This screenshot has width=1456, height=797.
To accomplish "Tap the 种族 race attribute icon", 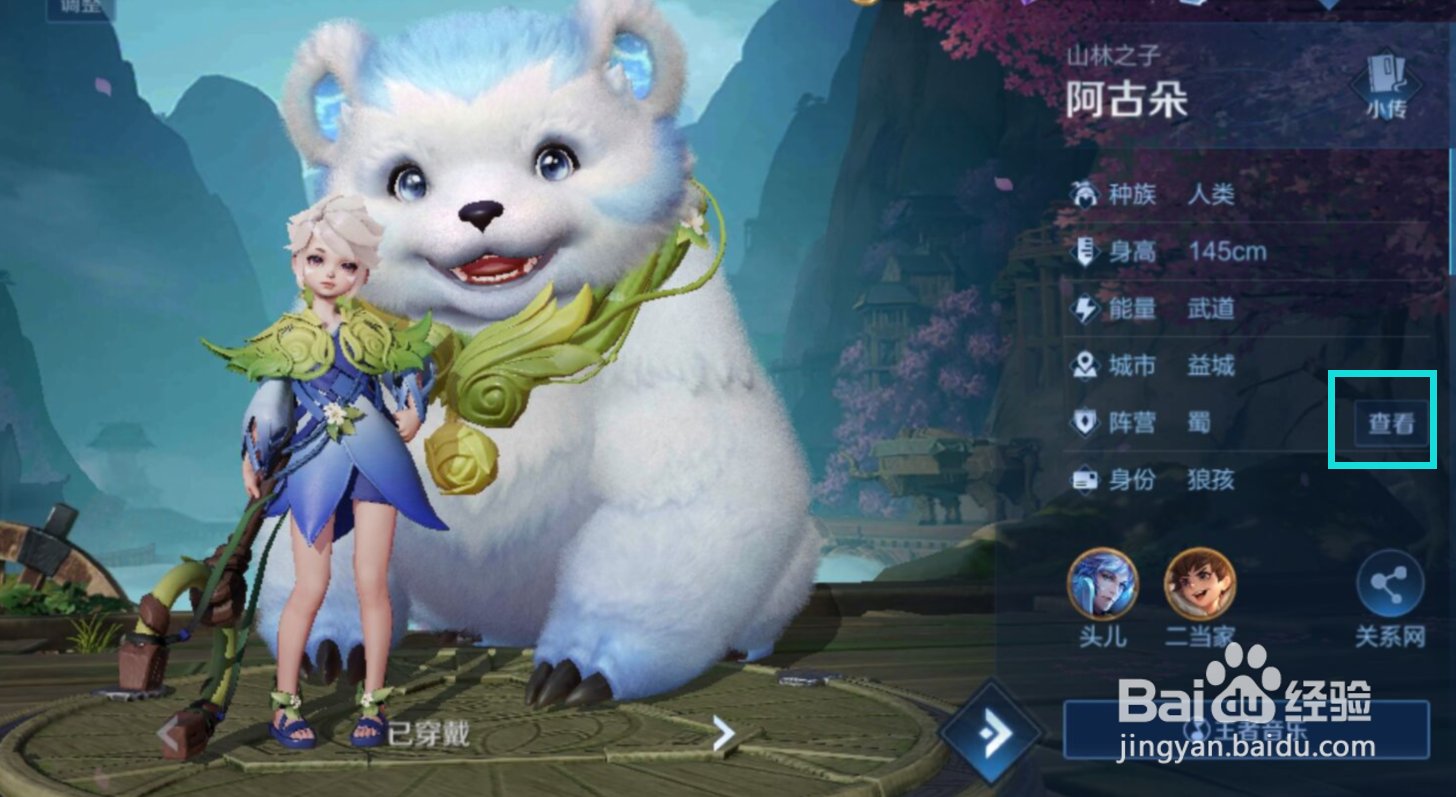I will (x=1083, y=195).
